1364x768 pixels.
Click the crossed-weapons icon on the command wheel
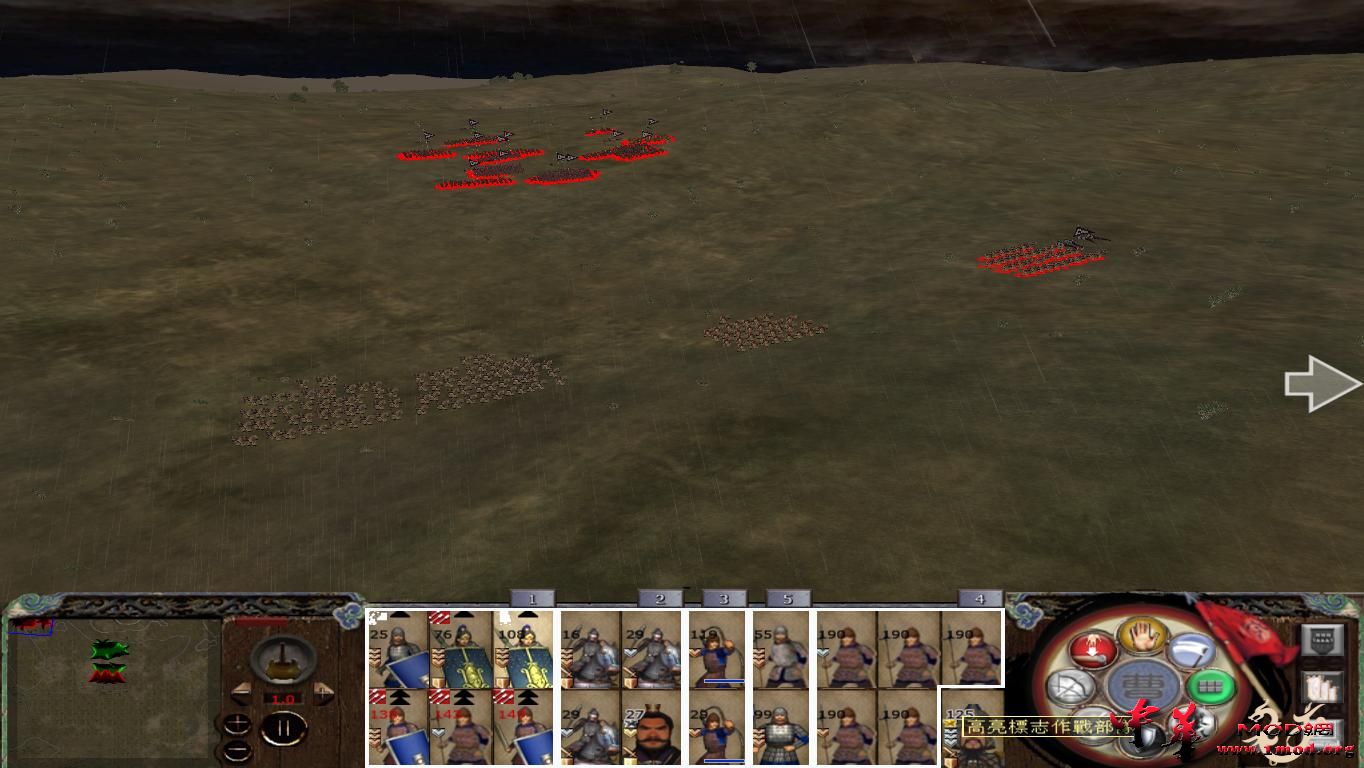click(1070, 686)
